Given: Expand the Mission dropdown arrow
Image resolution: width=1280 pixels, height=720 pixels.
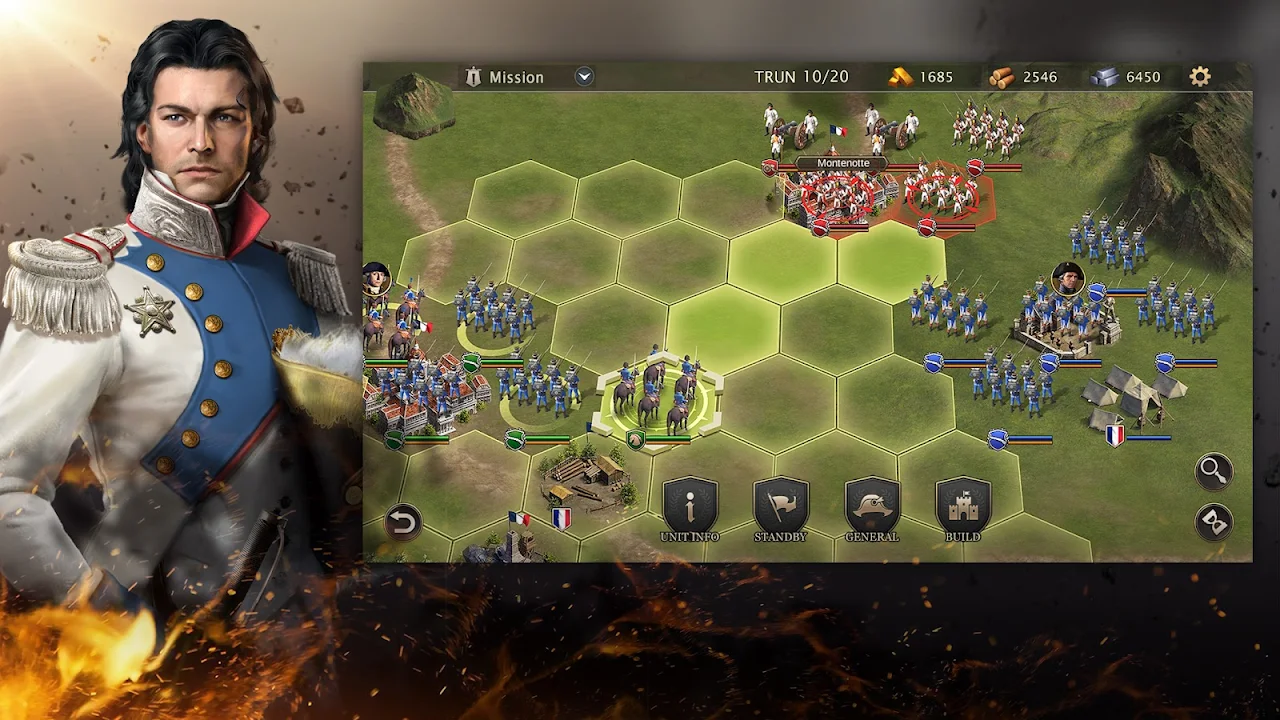Looking at the screenshot, I should click(x=585, y=77).
